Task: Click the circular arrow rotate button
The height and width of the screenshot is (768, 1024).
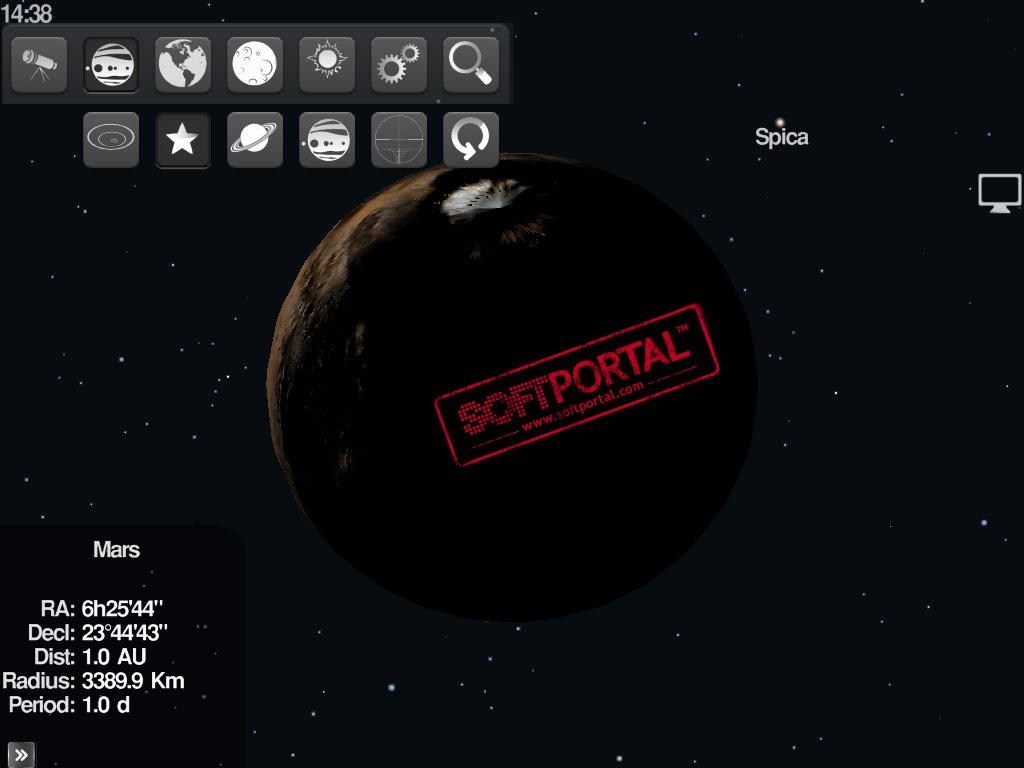Action: coord(471,140)
